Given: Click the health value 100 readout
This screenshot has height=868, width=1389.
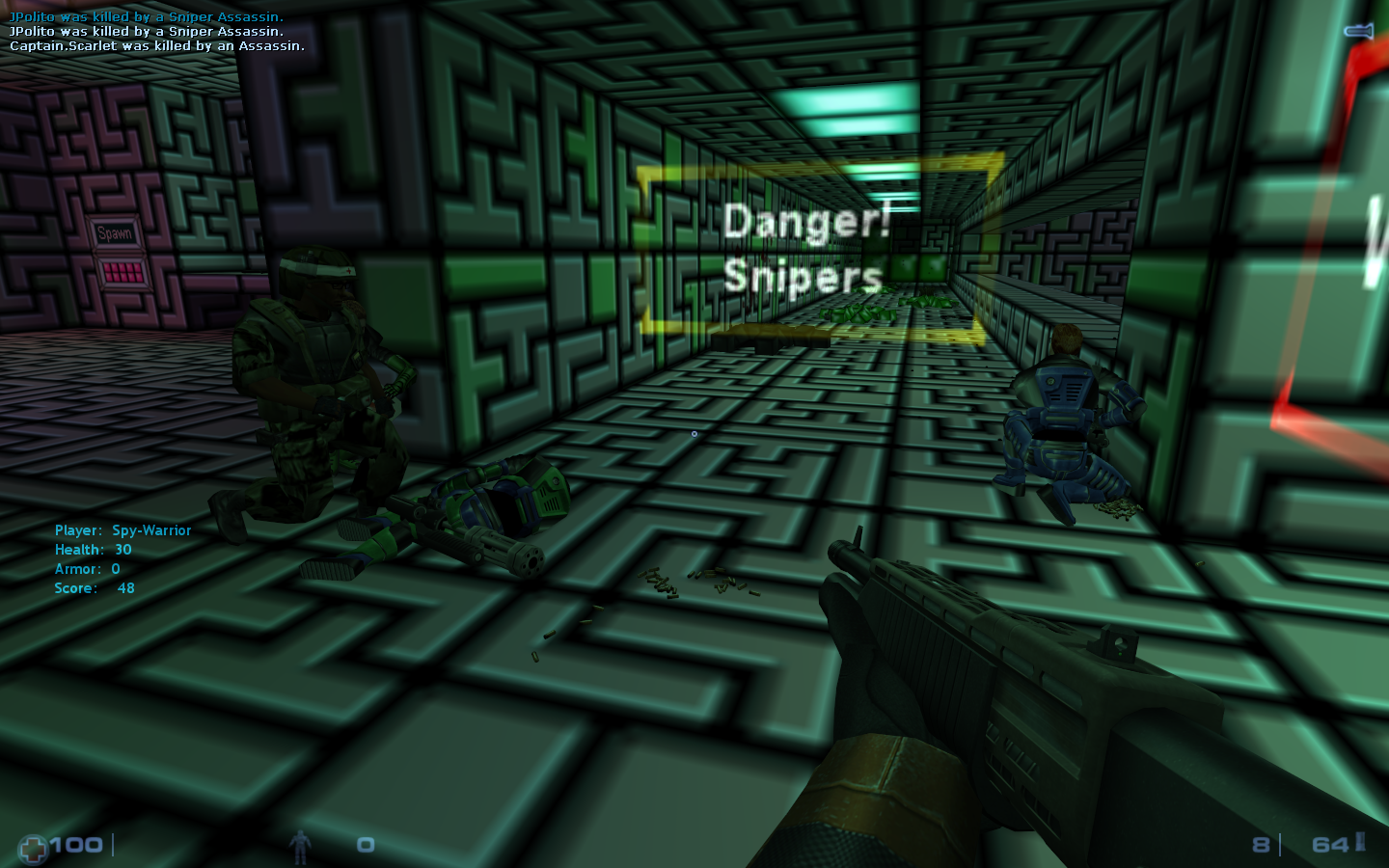Looking at the screenshot, I should coord(75,845).
